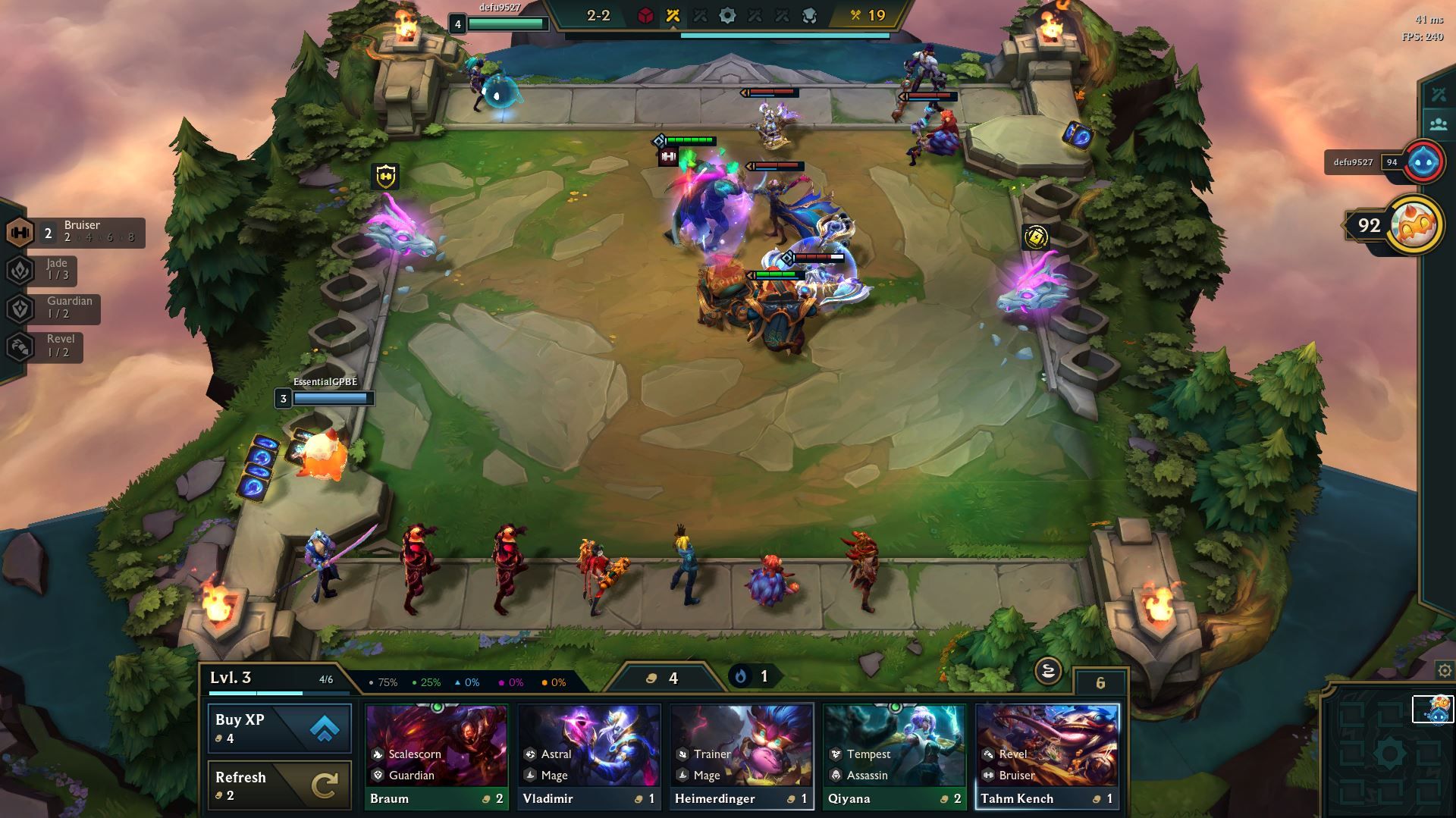Screen dimensions: 1456x818
Task: Open the settings gear above the minimap
Action: click(x=1445, y=671)
